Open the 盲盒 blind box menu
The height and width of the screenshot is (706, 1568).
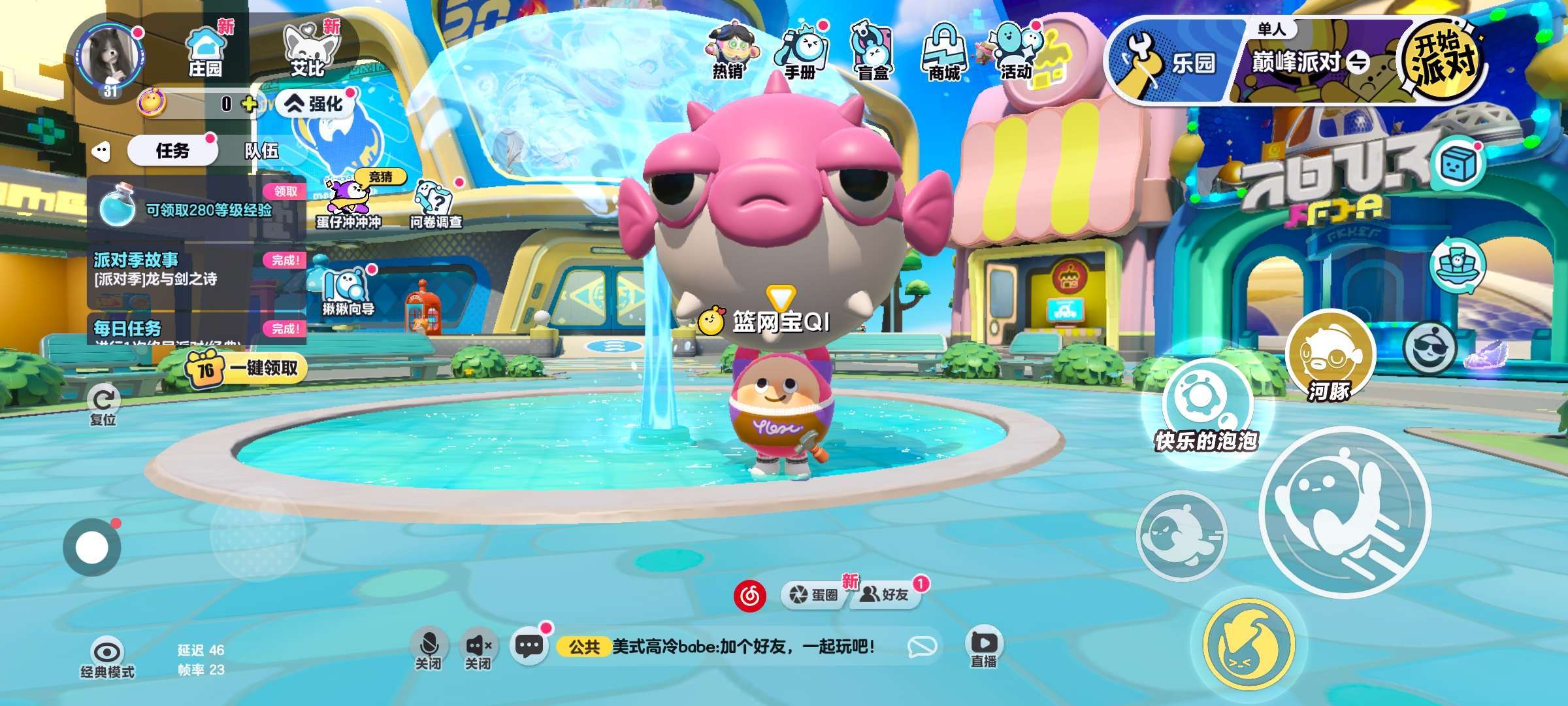coord(873,54)
